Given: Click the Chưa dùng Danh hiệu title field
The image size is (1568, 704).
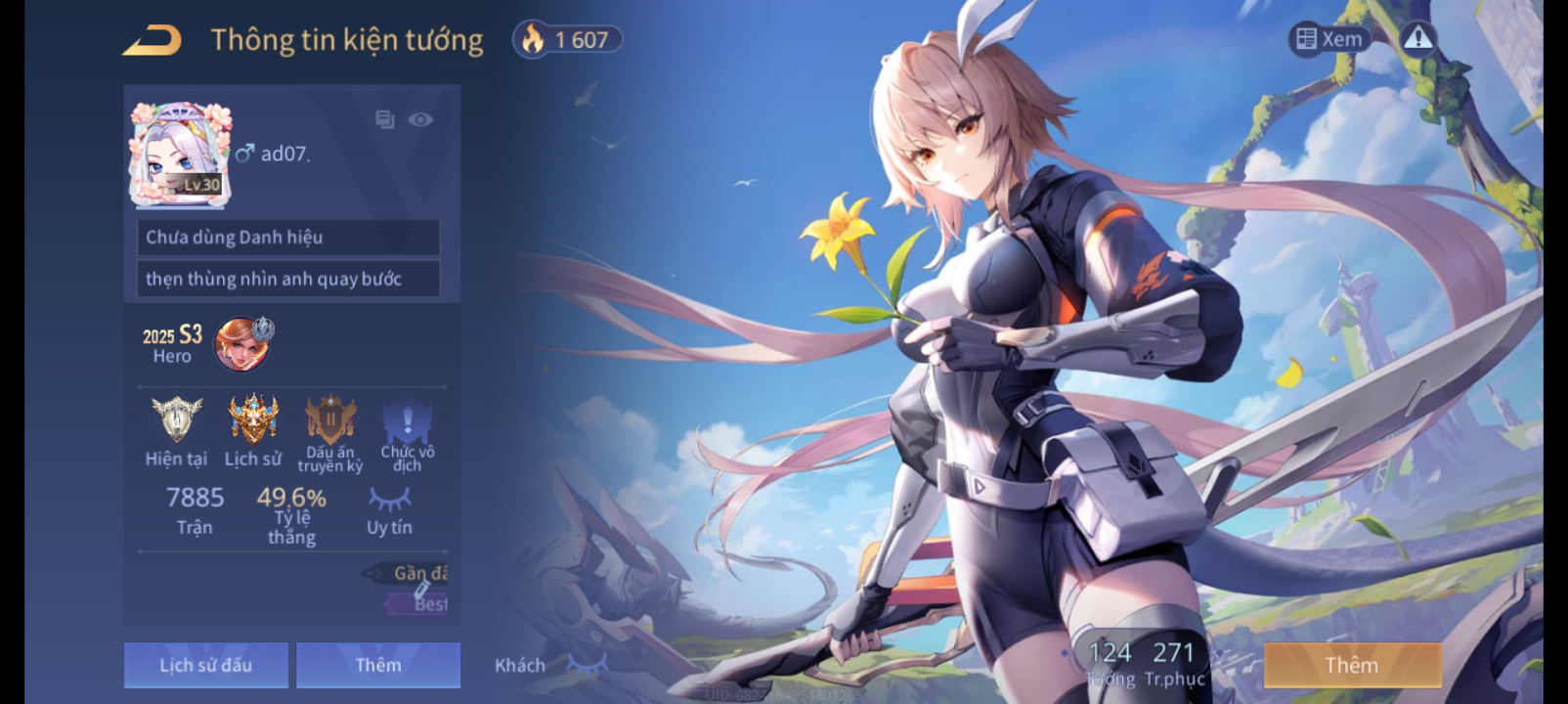Looking at the screenshot, I should click(x=288, y=238).
